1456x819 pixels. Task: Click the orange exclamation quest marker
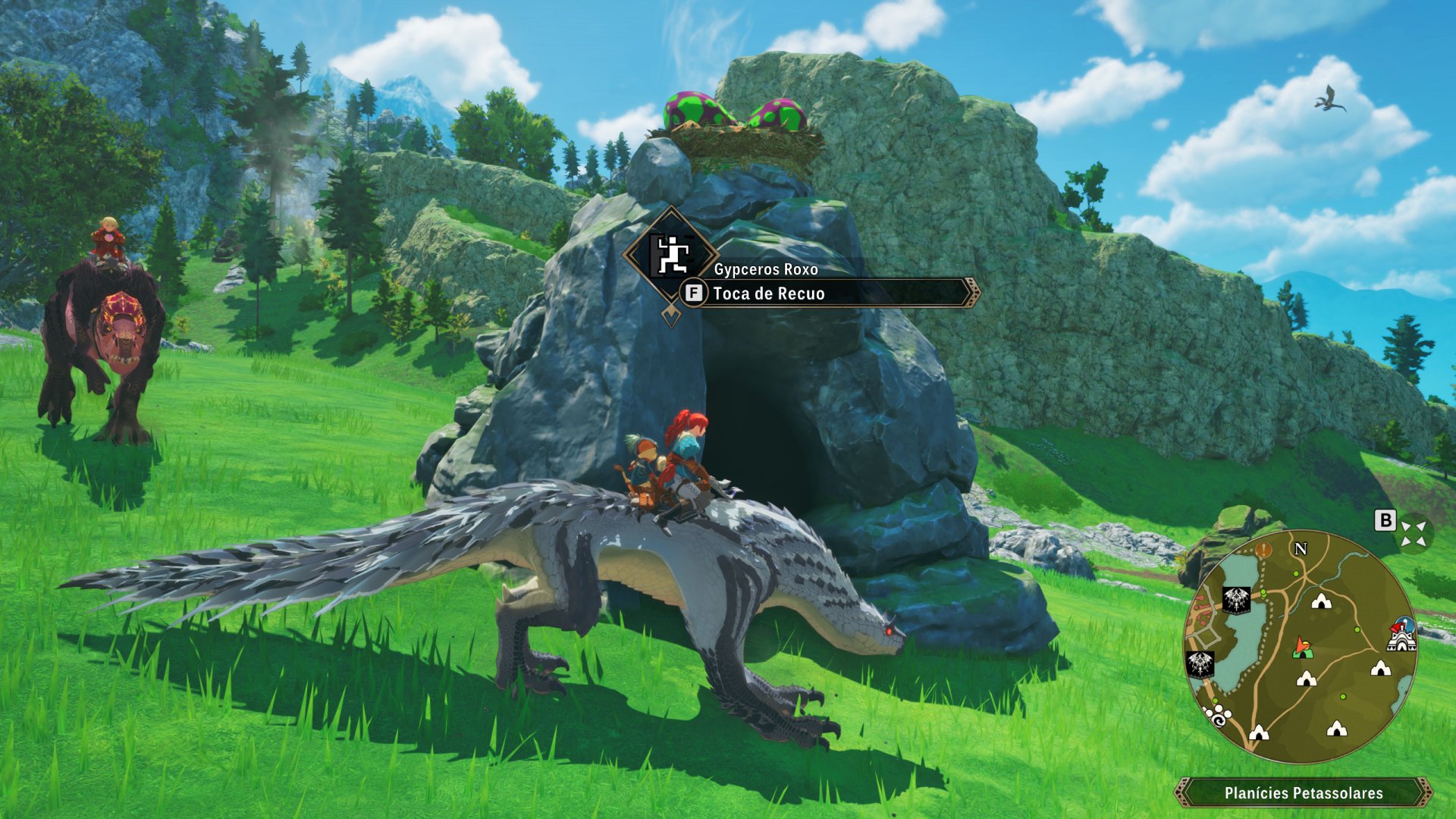tap(1263, 550)
